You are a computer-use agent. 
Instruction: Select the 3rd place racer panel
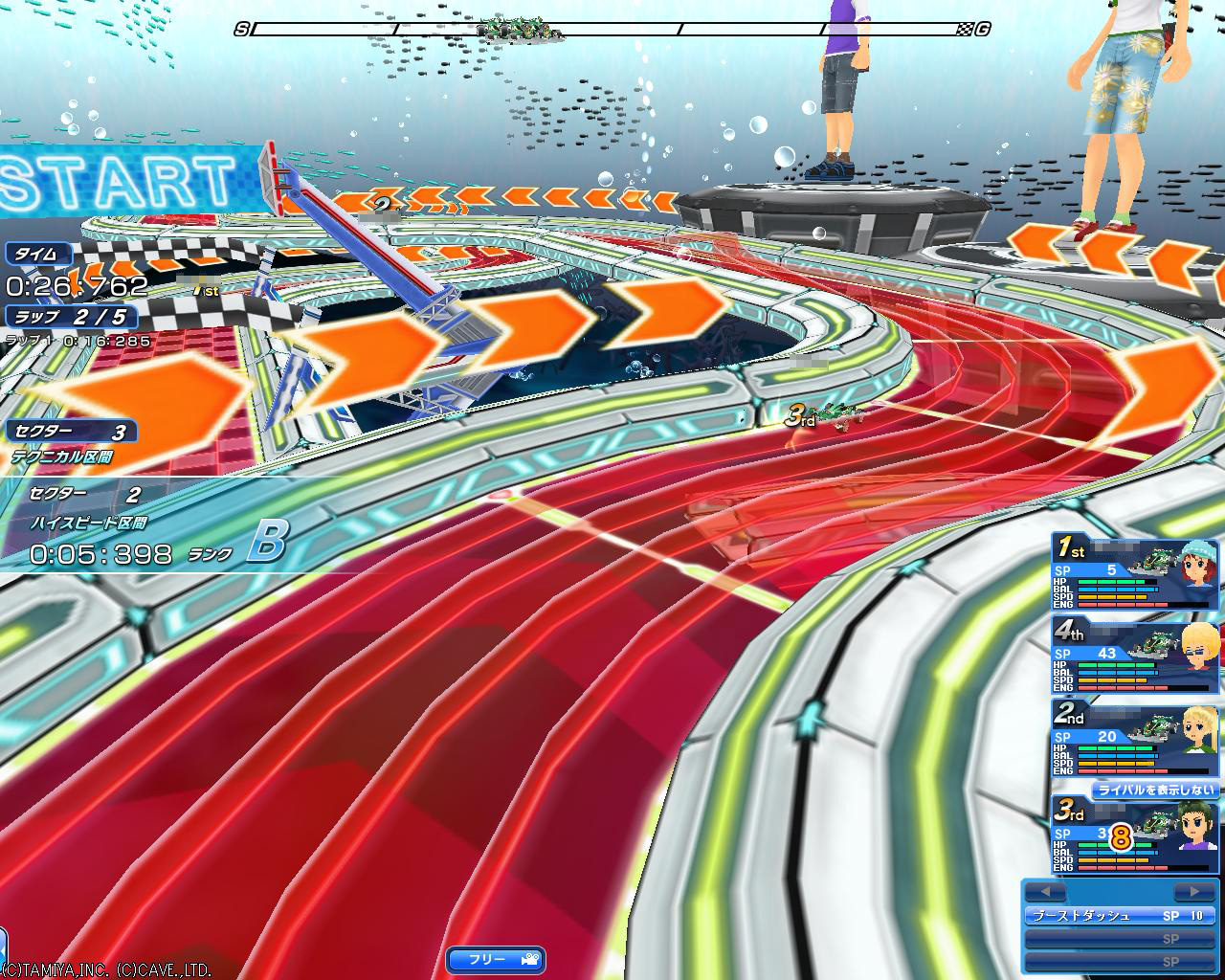coord(1136,835)
